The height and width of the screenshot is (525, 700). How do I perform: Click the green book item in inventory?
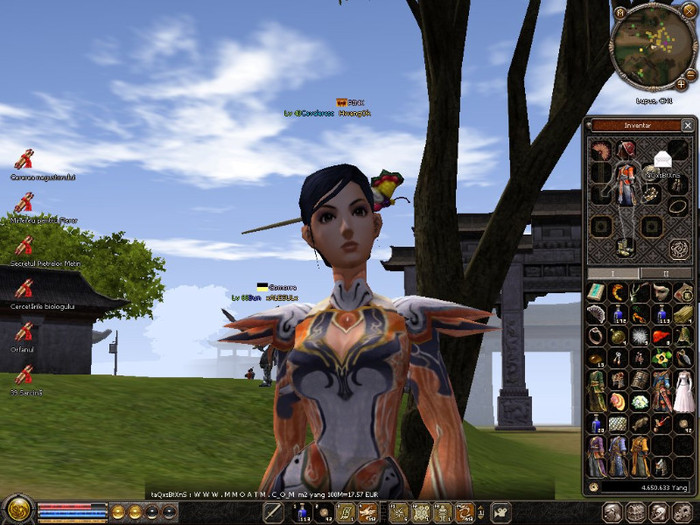(x=596, y=292)
